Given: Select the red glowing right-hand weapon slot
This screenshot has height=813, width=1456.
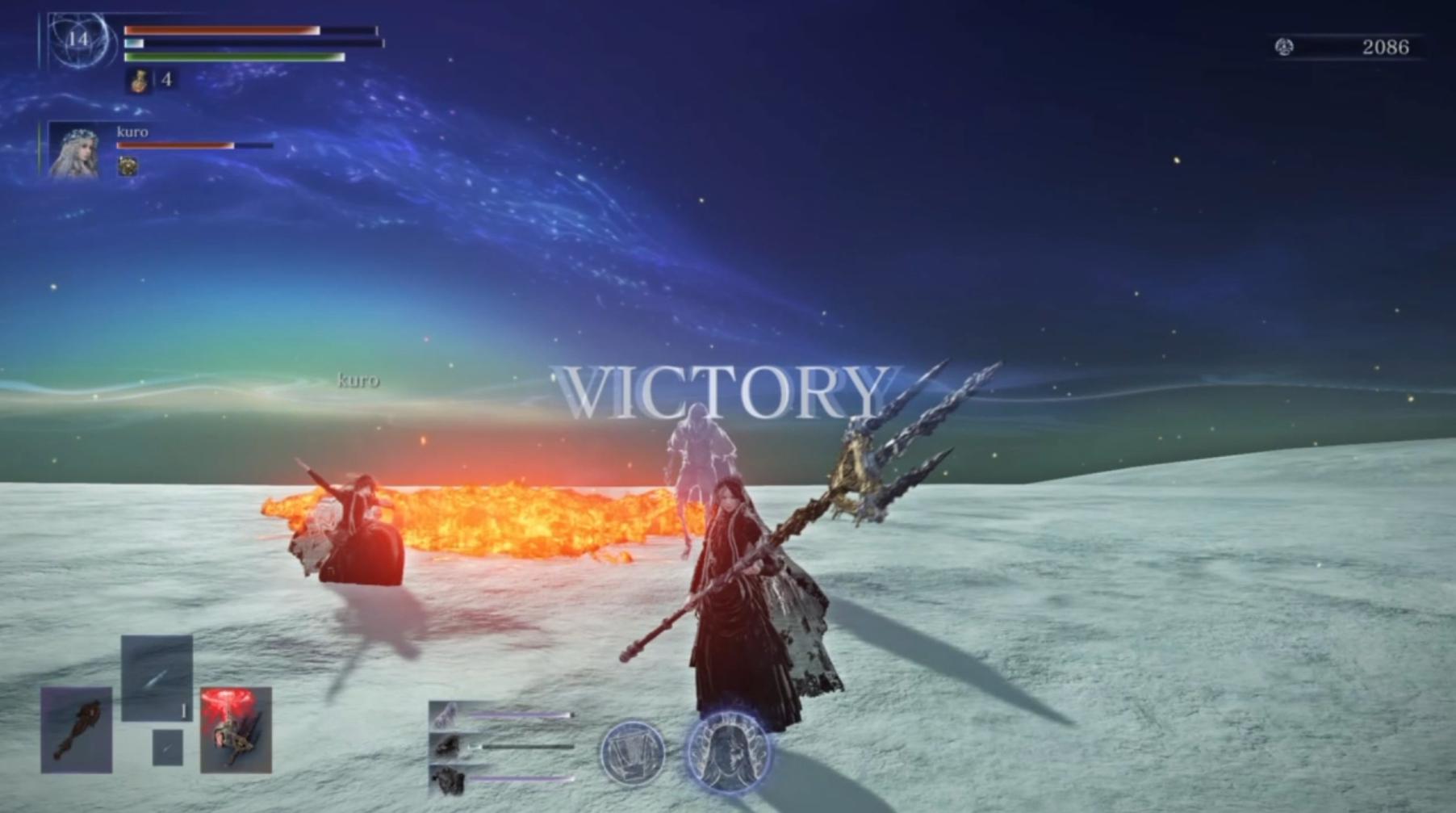Looking at the screenshot, I should point(236,730).
